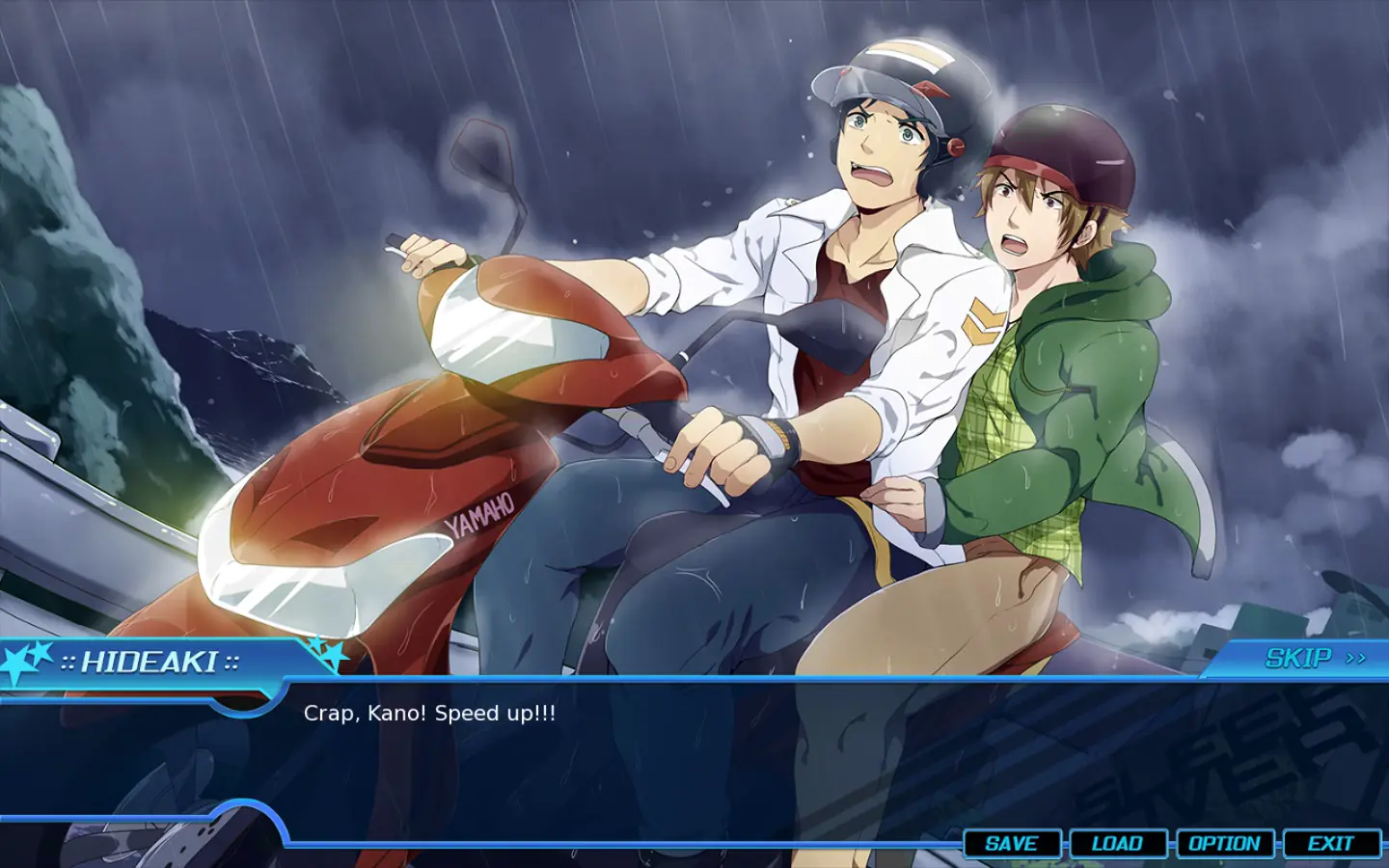Image resolution: width=1389 pixels, height=868 pixels.
Task: Open the OPTION settings
Action: [1224, 844]
